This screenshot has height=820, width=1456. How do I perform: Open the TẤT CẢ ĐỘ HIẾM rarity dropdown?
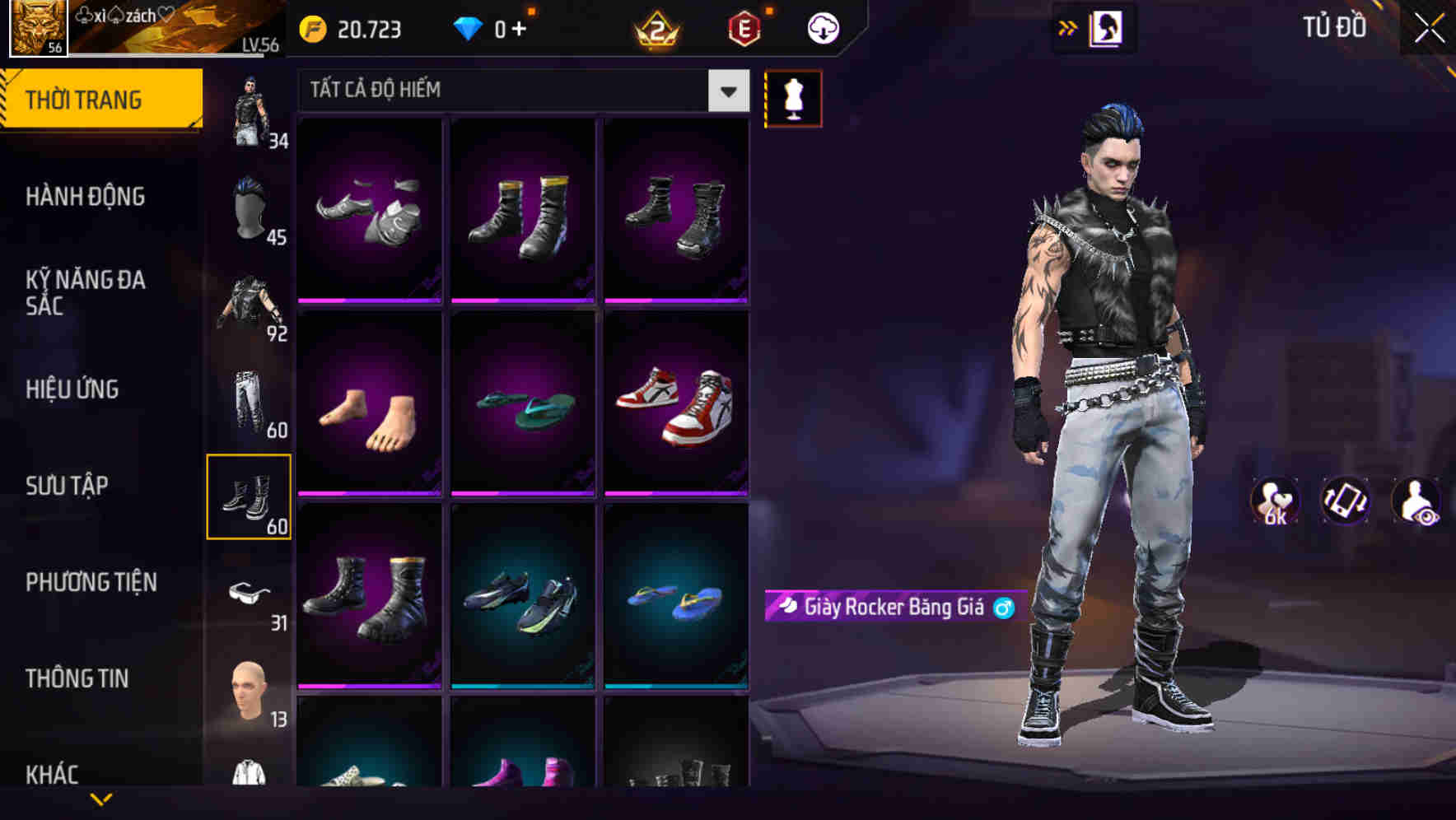coord(519,91)
